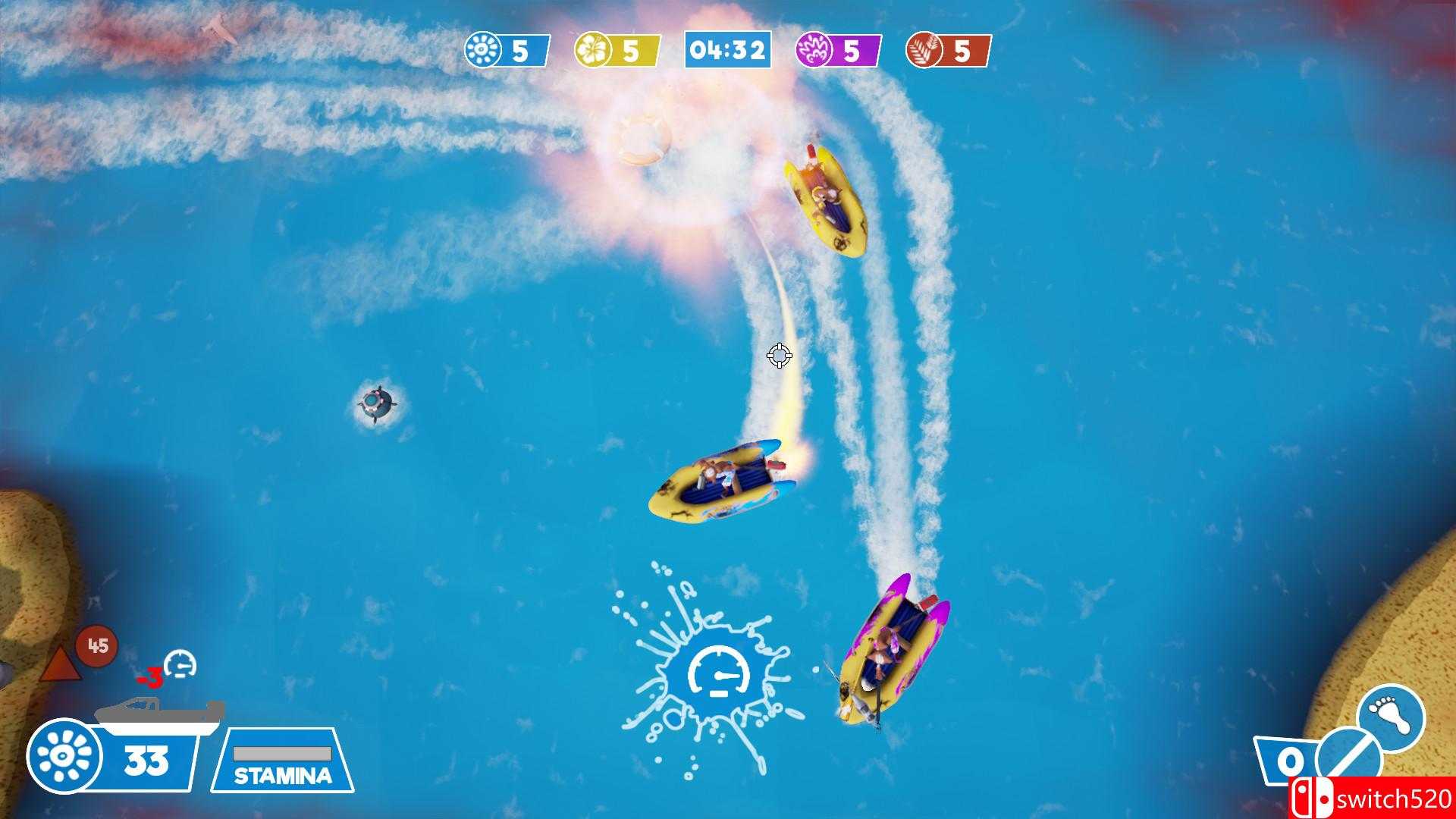Image resolution: width=1456 pixels, height=819 pixels.
Task: Click the blue team flower emblem at top
Action: [483, 50]
